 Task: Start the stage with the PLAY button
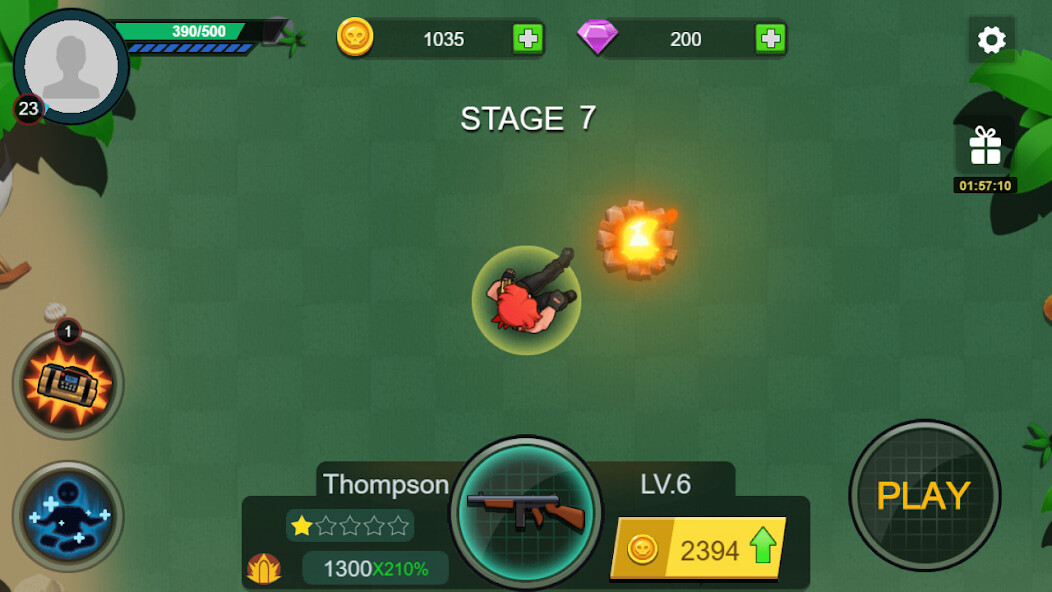click(924, 495)
